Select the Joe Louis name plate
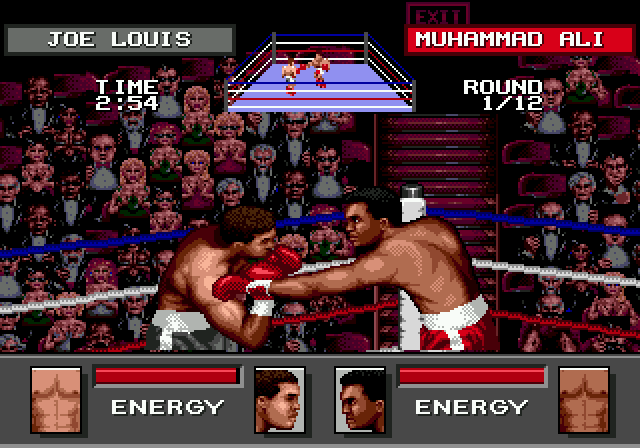 click(119, 40)
